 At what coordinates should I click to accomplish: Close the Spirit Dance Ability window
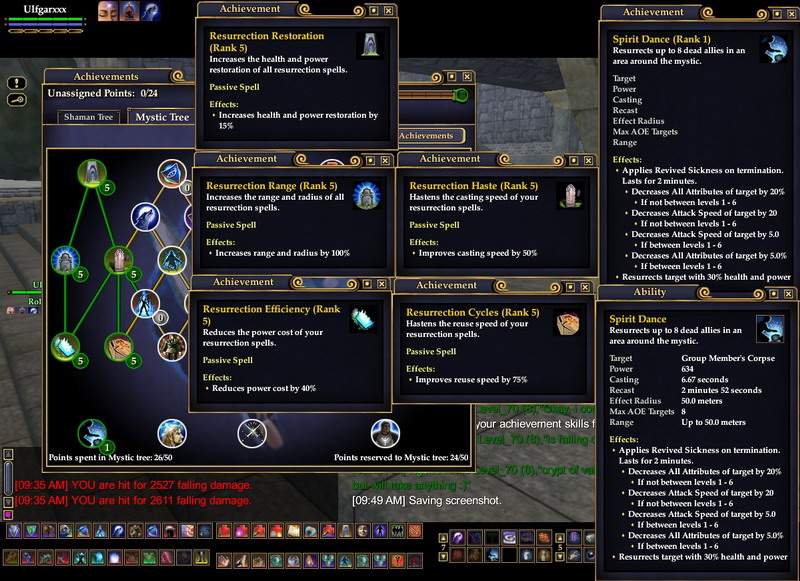click(790, 293)
